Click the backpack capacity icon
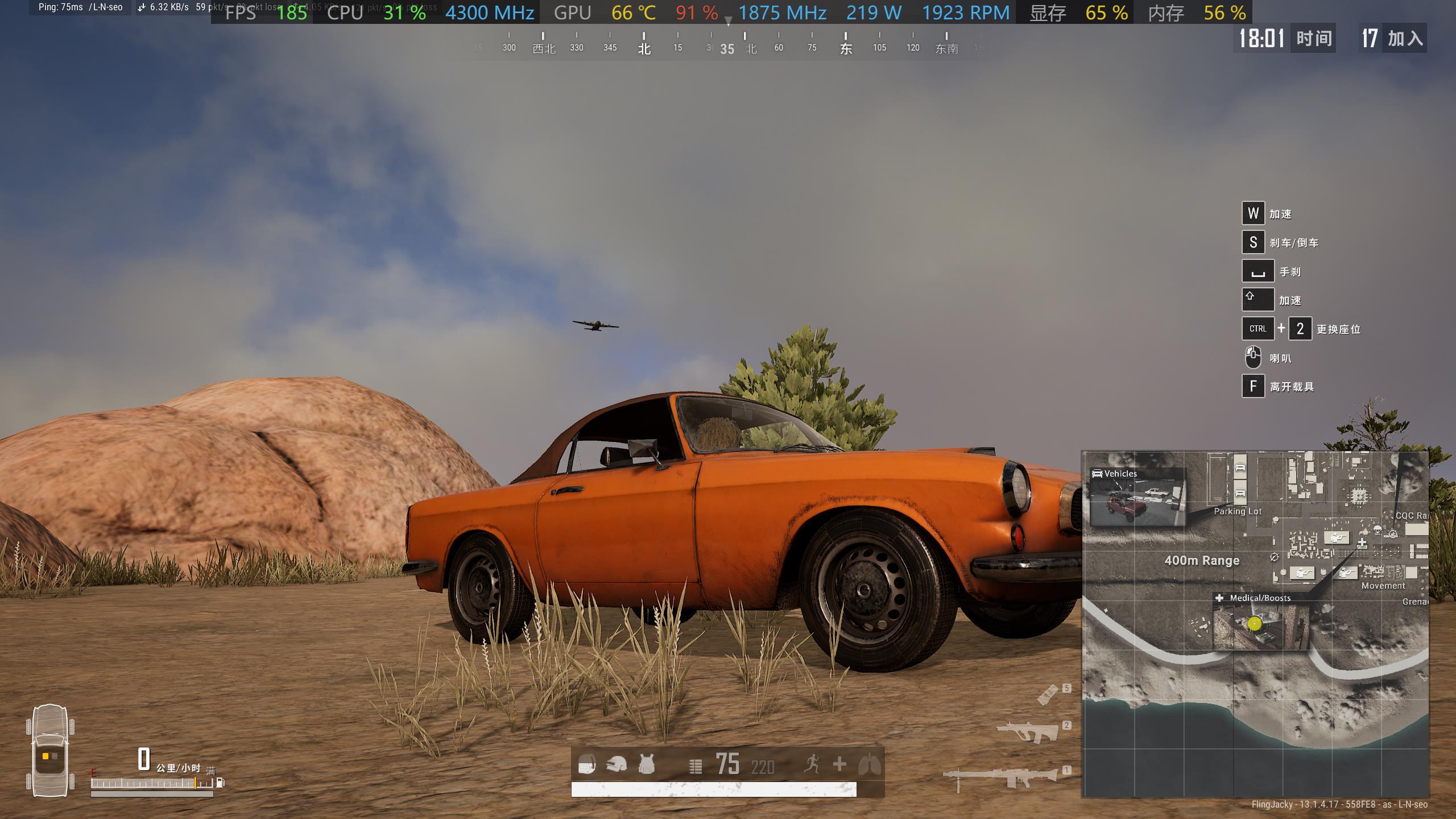This screenshot has width=1456, height=819. (587, 764)
